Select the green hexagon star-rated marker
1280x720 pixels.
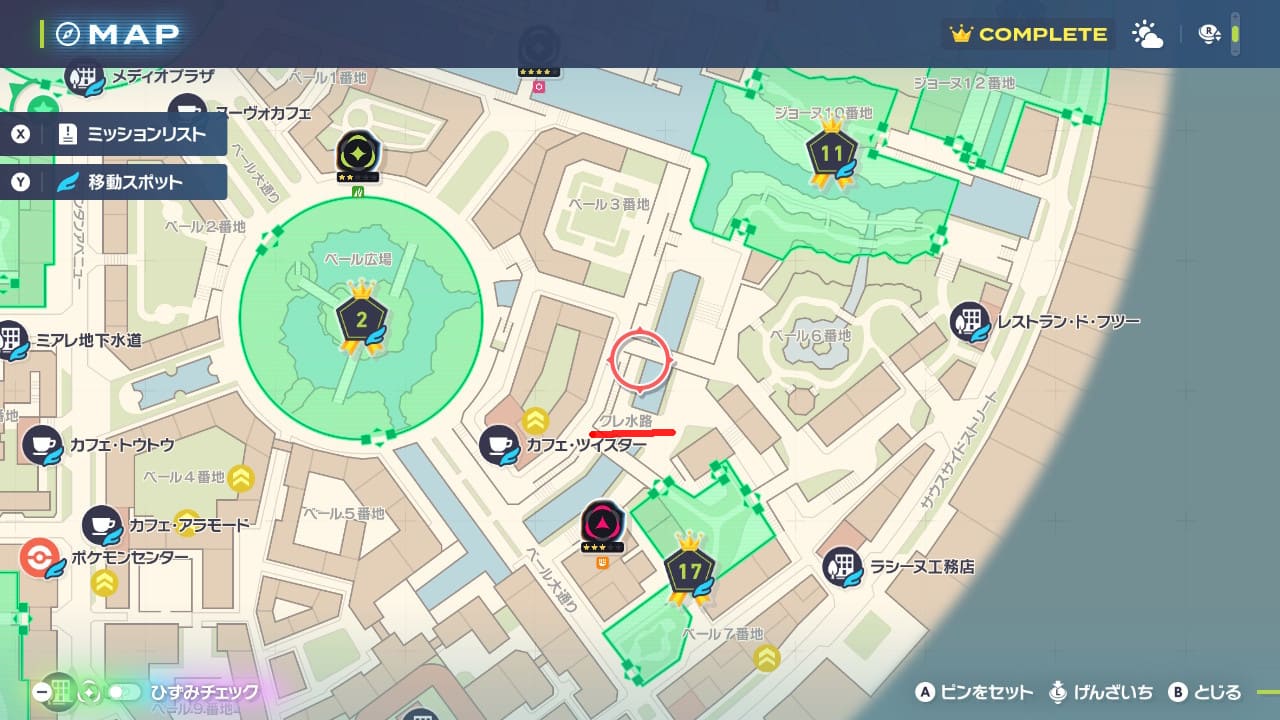355,153
